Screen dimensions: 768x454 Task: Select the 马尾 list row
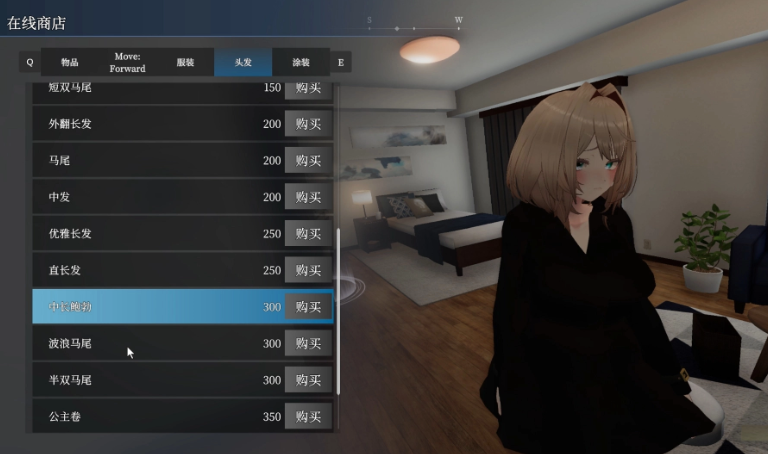click(x=140, y=160)
